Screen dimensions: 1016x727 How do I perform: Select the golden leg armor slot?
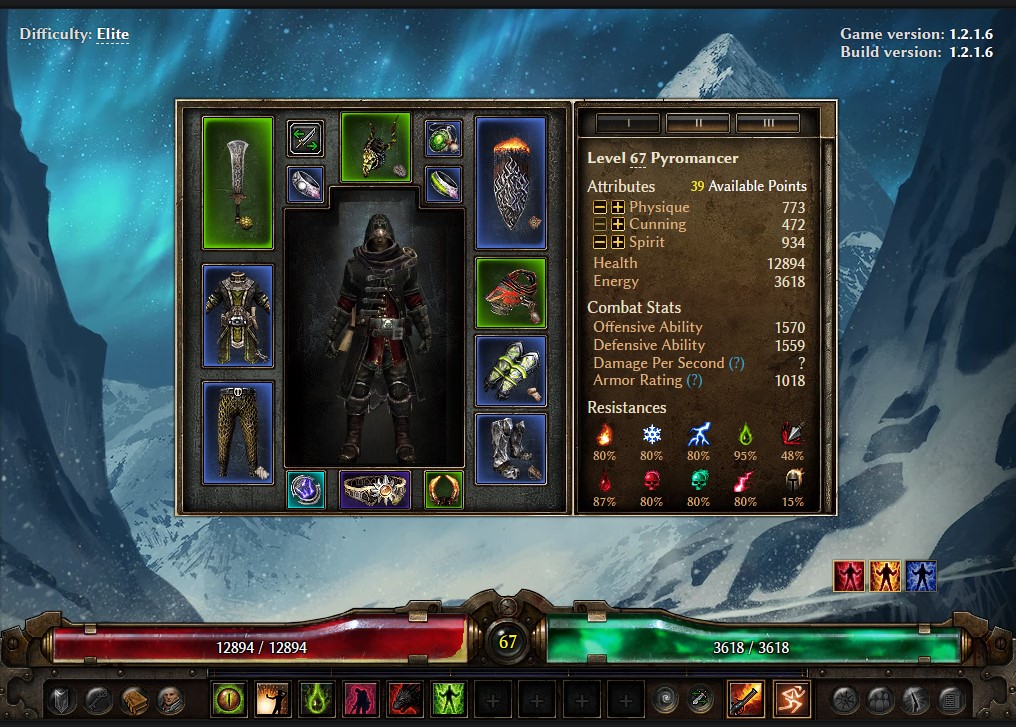[x=237, y=431]
